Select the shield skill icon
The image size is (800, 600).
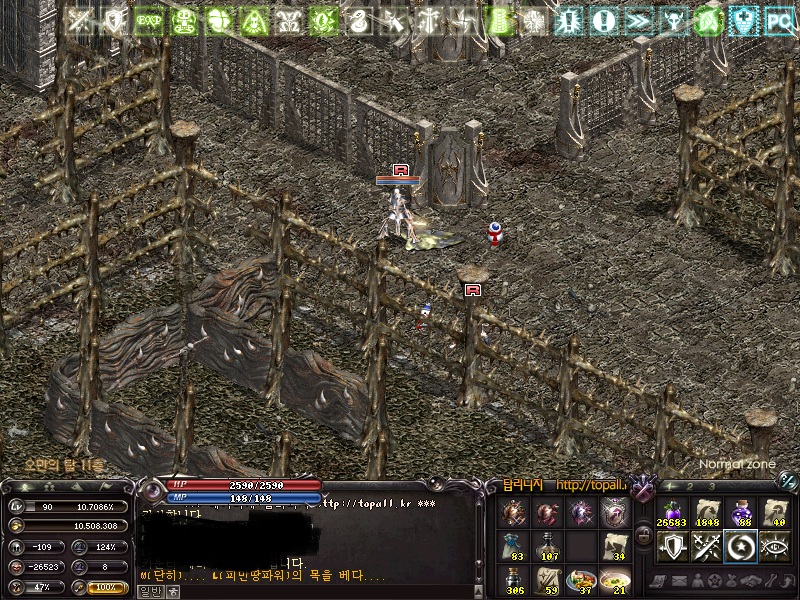[x=673, y=546]
